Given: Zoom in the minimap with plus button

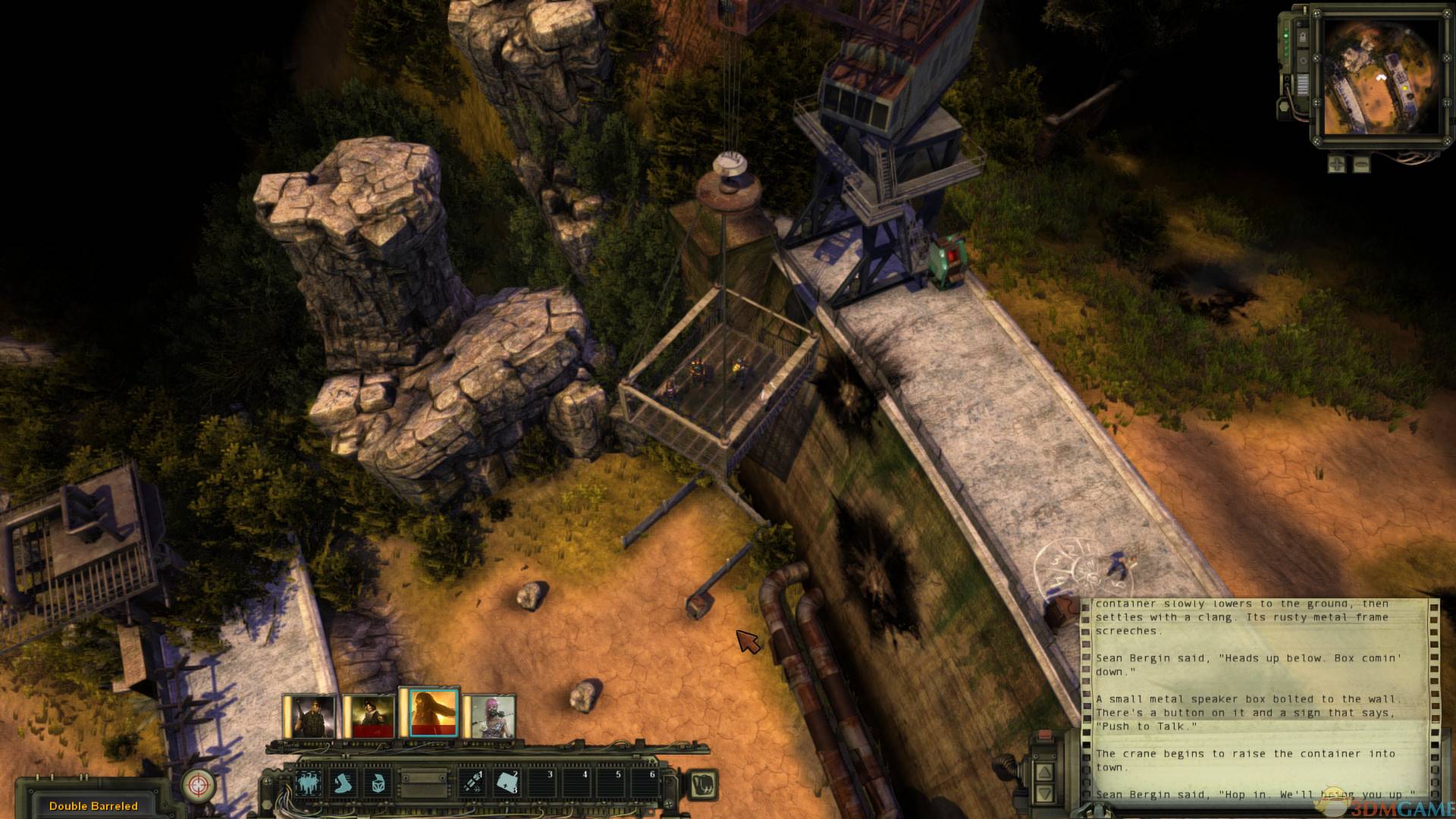Looking at the screenshot, I should pos(1336,164).
